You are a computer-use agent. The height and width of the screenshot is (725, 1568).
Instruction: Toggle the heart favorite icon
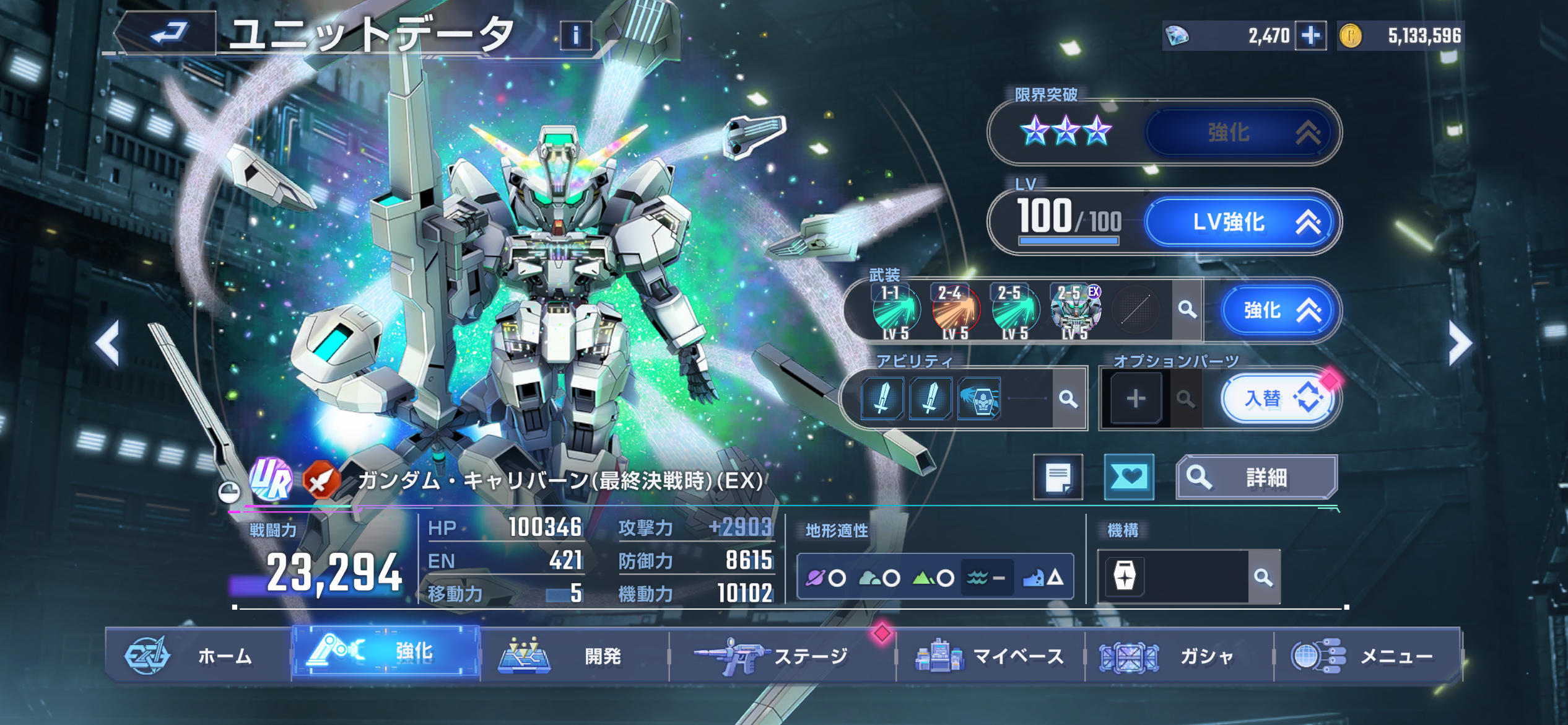[x=1129, y=477]
